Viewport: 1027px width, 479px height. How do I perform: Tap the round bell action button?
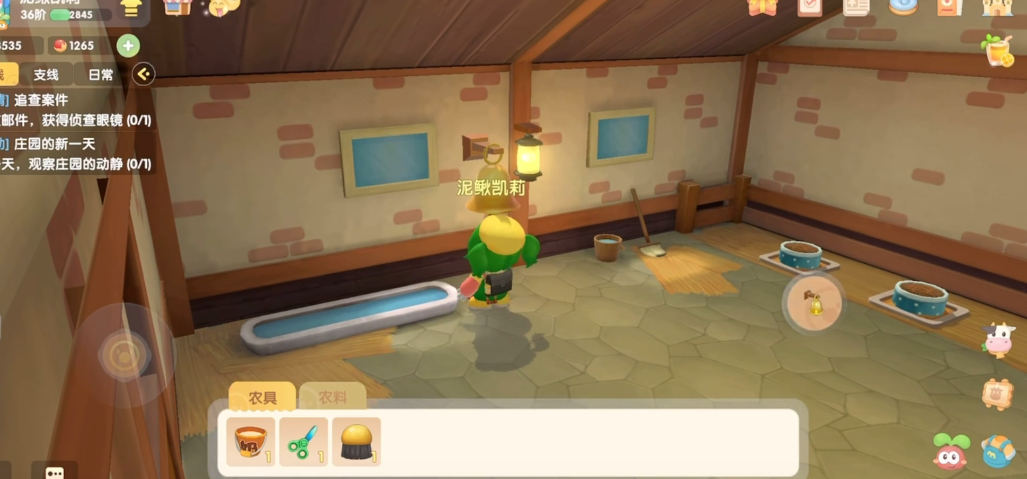[x=814, y=301]
